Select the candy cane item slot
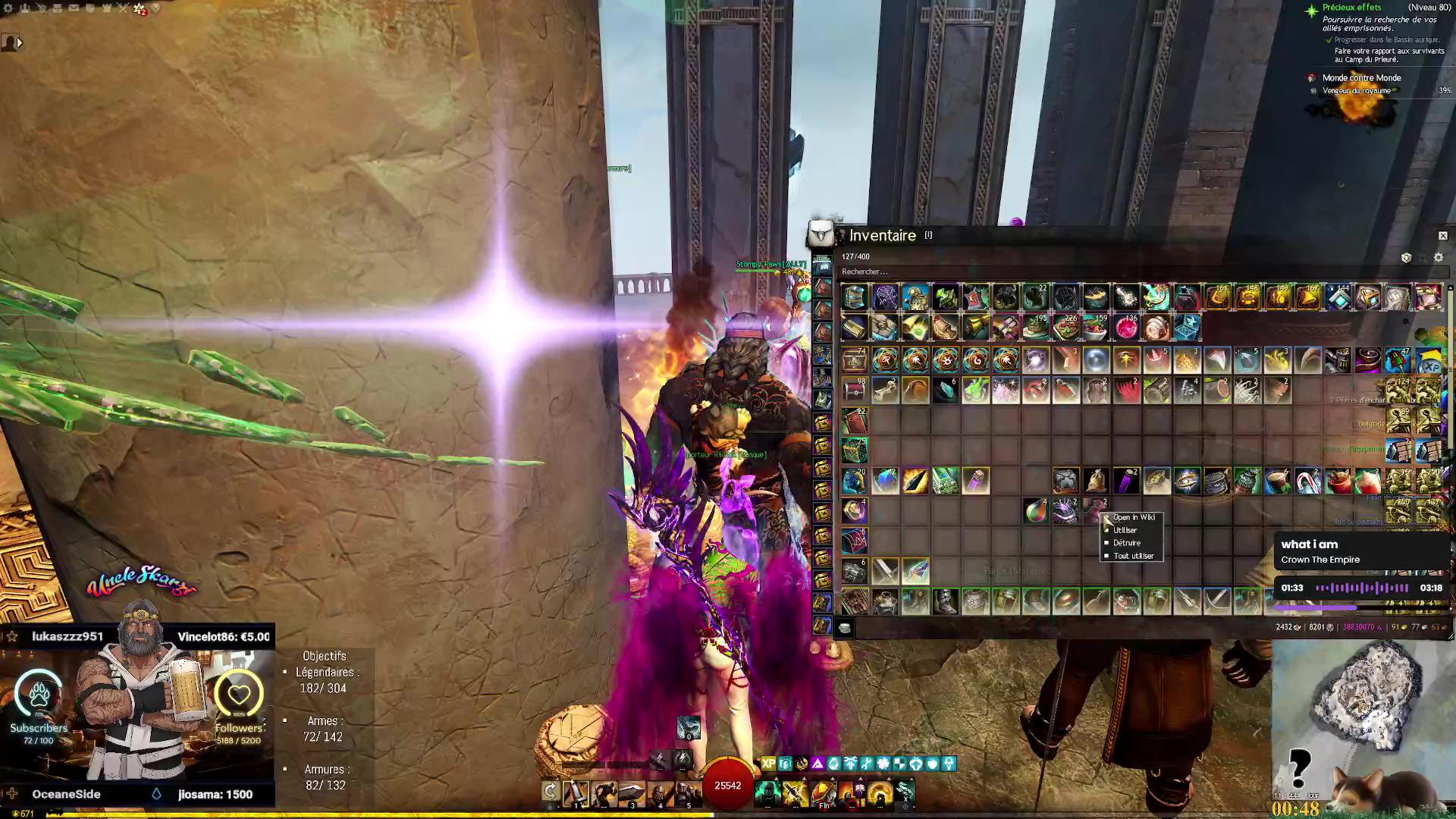 coord(1308,481)
